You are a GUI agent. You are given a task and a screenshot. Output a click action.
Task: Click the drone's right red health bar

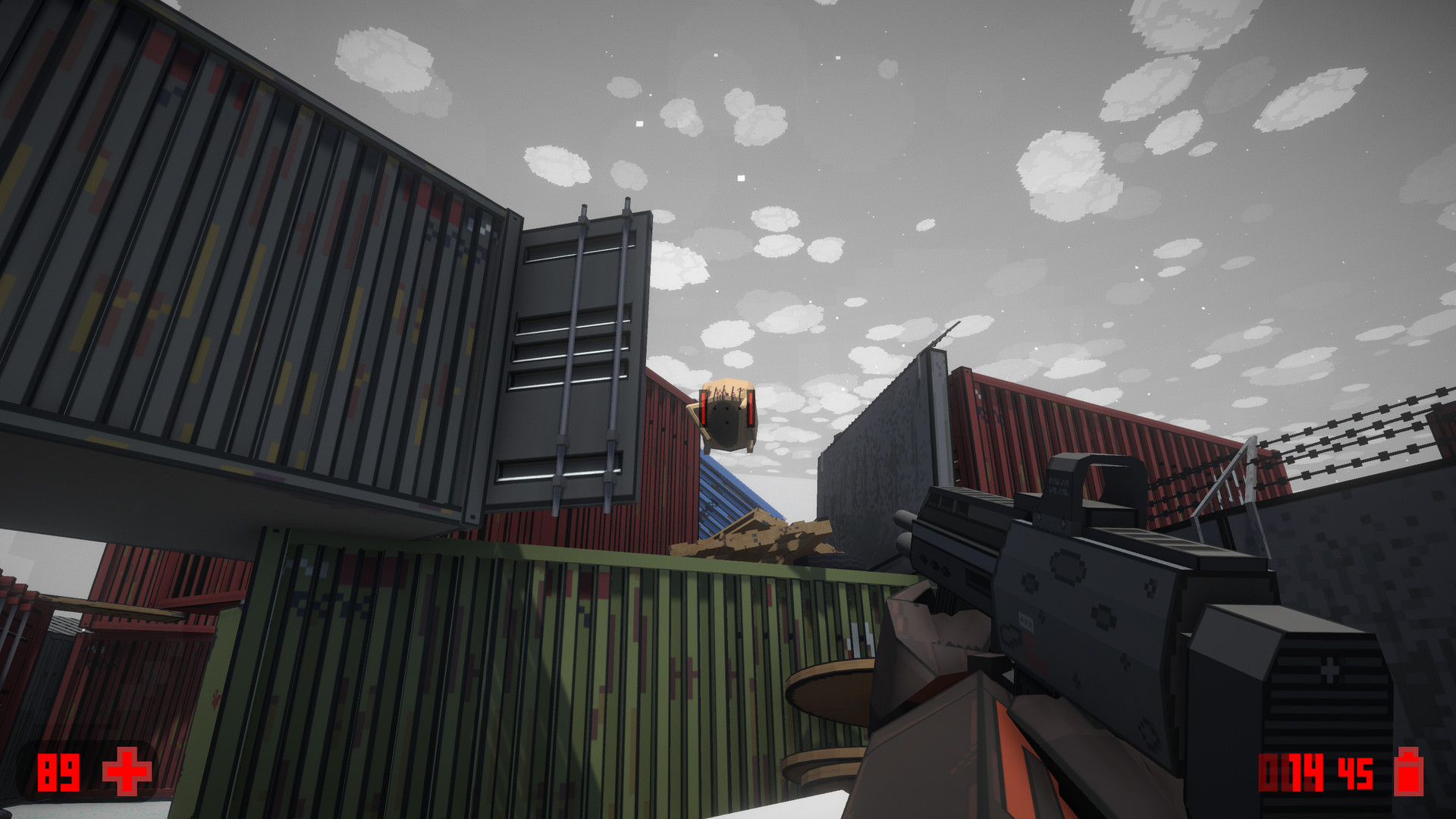[x=751, y=409]
